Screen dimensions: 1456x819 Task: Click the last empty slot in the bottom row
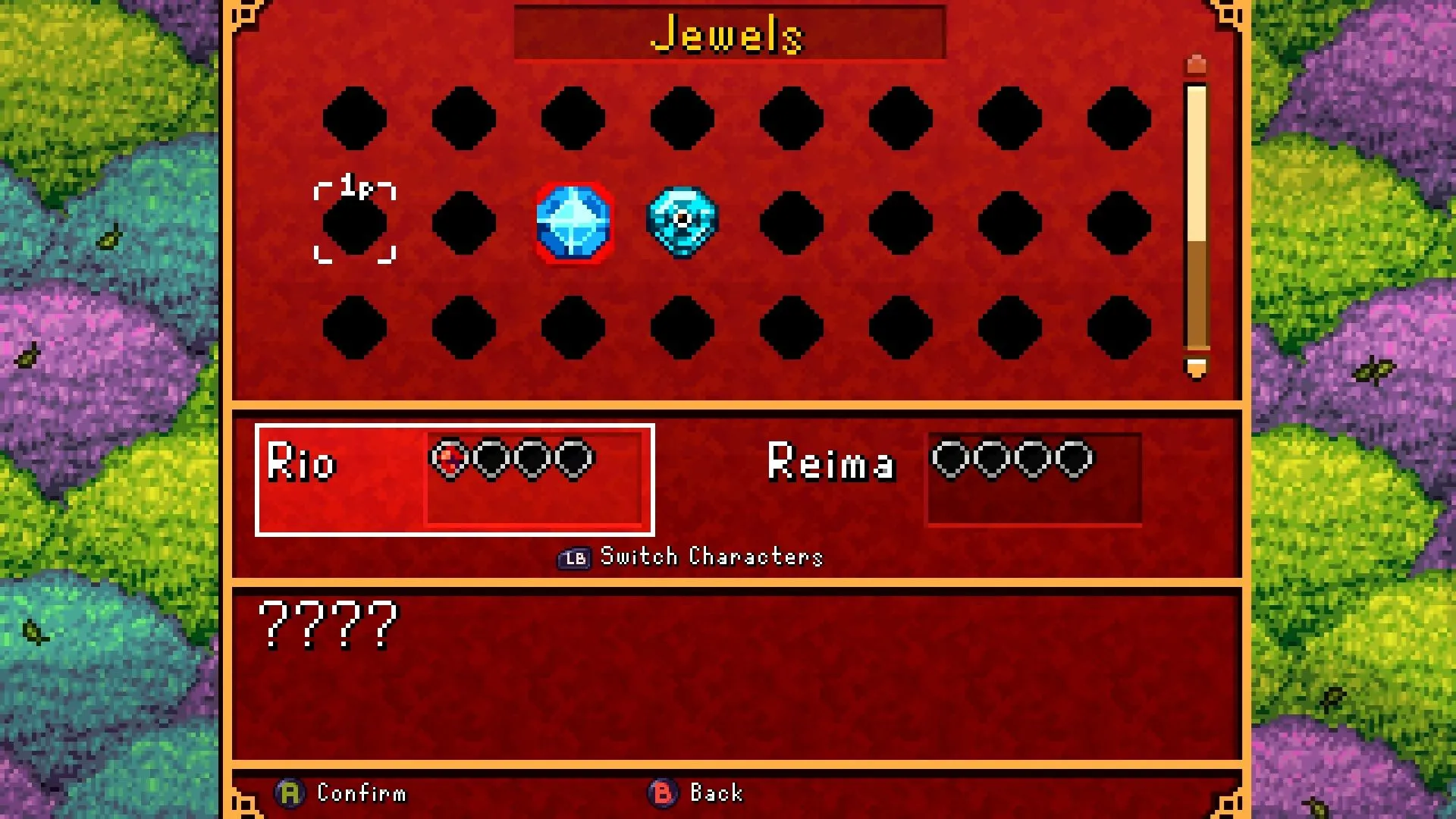click(x=1119, y=328)
